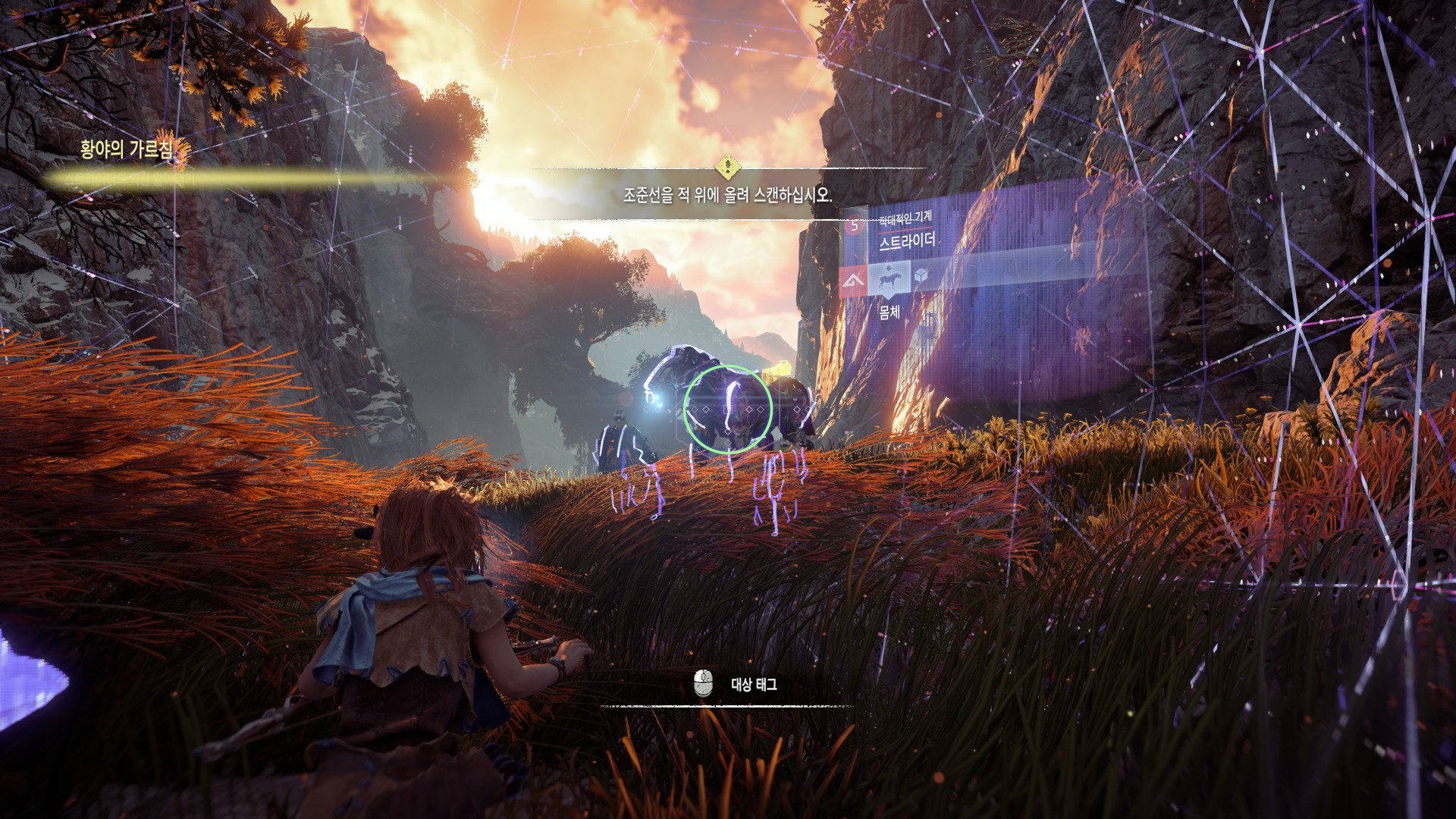
Task: Open the 황야의 가르침 quest tracker
Action: click(126, 149)
